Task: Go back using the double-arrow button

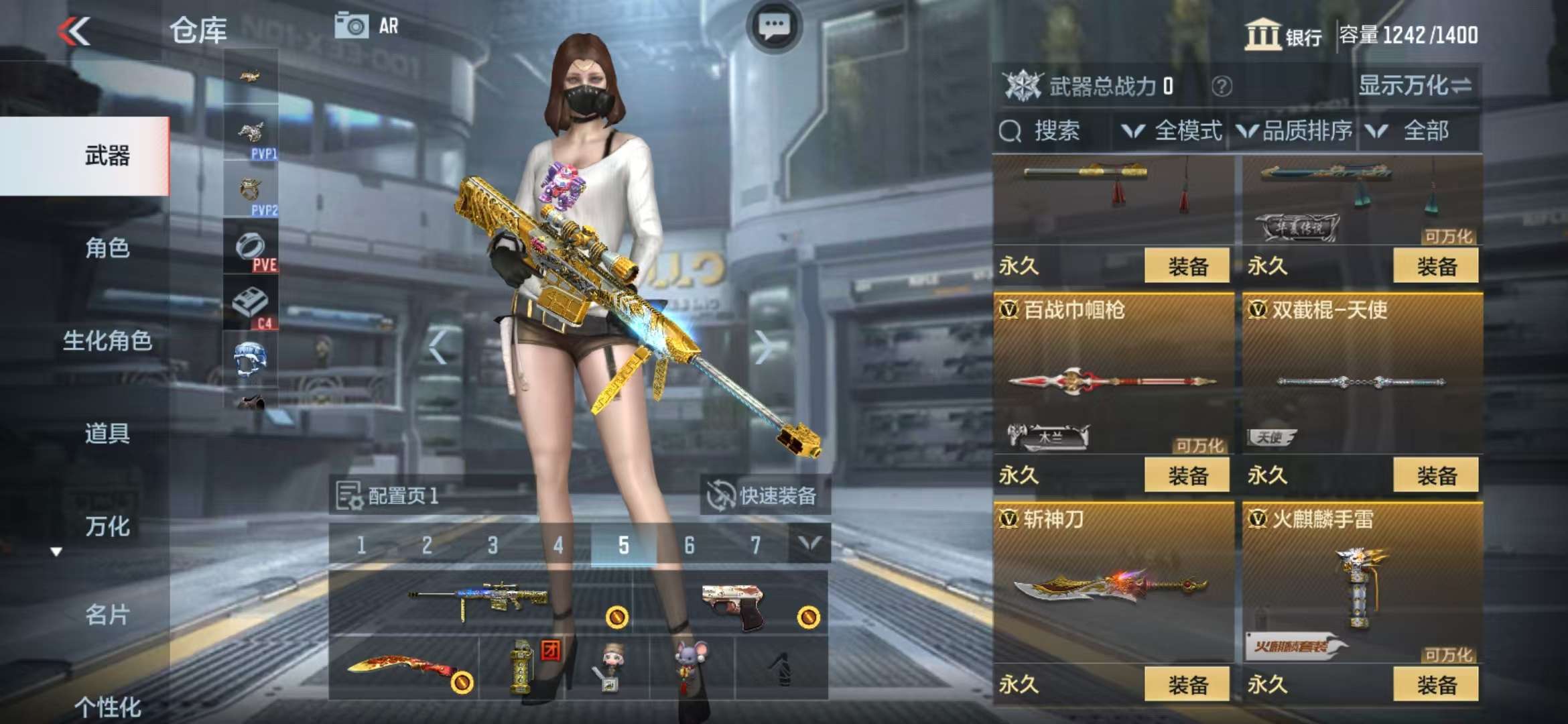Action: click(x=74, y=31)
